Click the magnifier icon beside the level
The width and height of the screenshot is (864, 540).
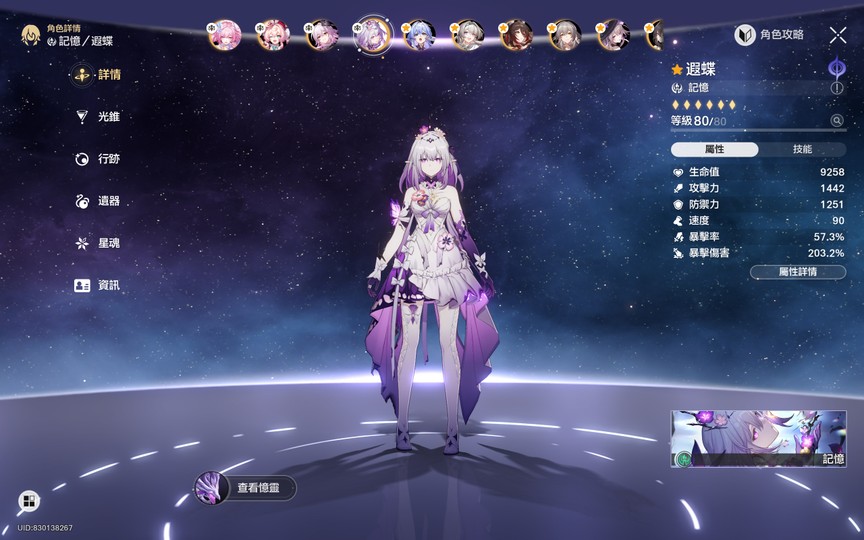click(837, 121)
